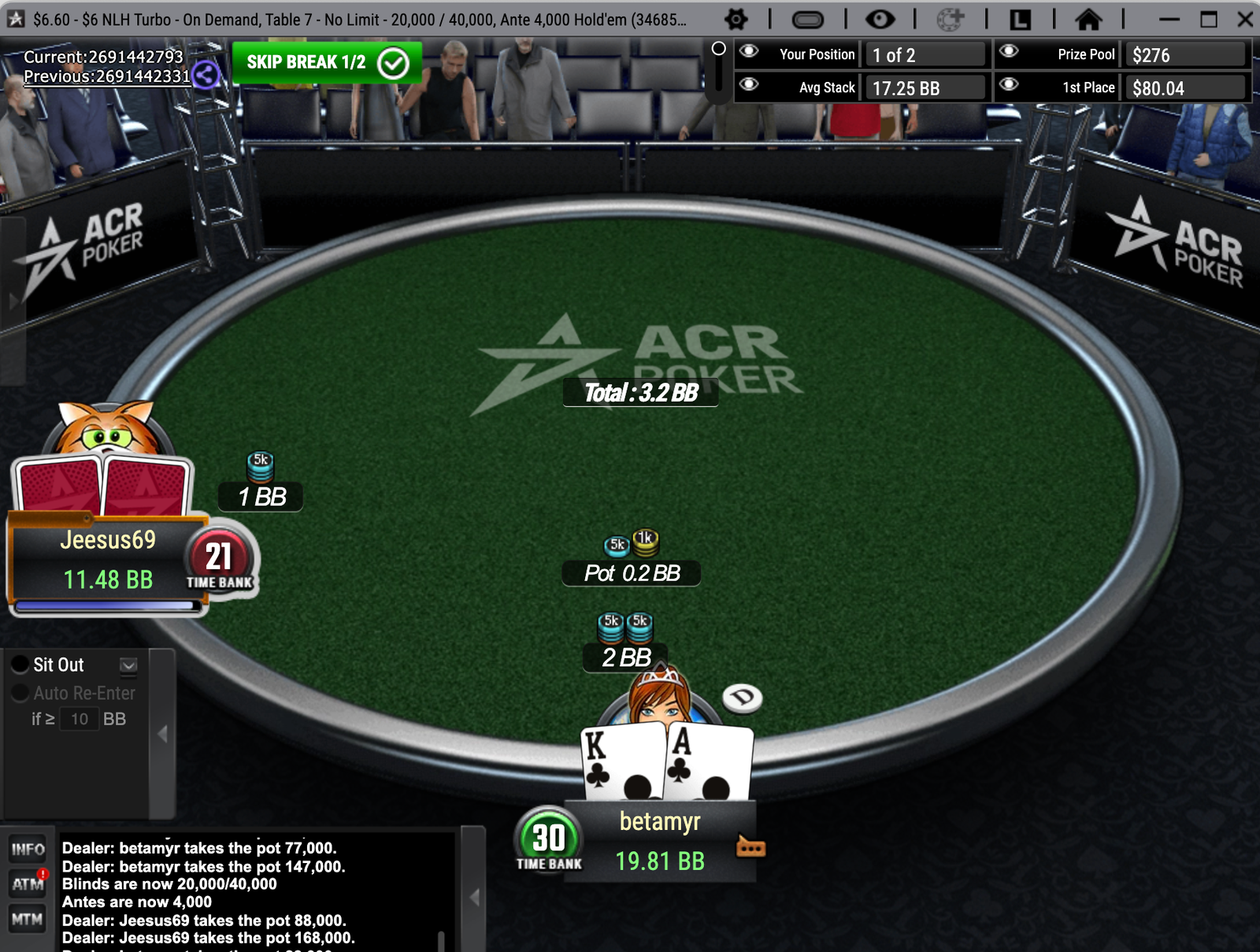Select the INFO tab in the lower sidebar
Screen dimensions: 1260x952
28,849
